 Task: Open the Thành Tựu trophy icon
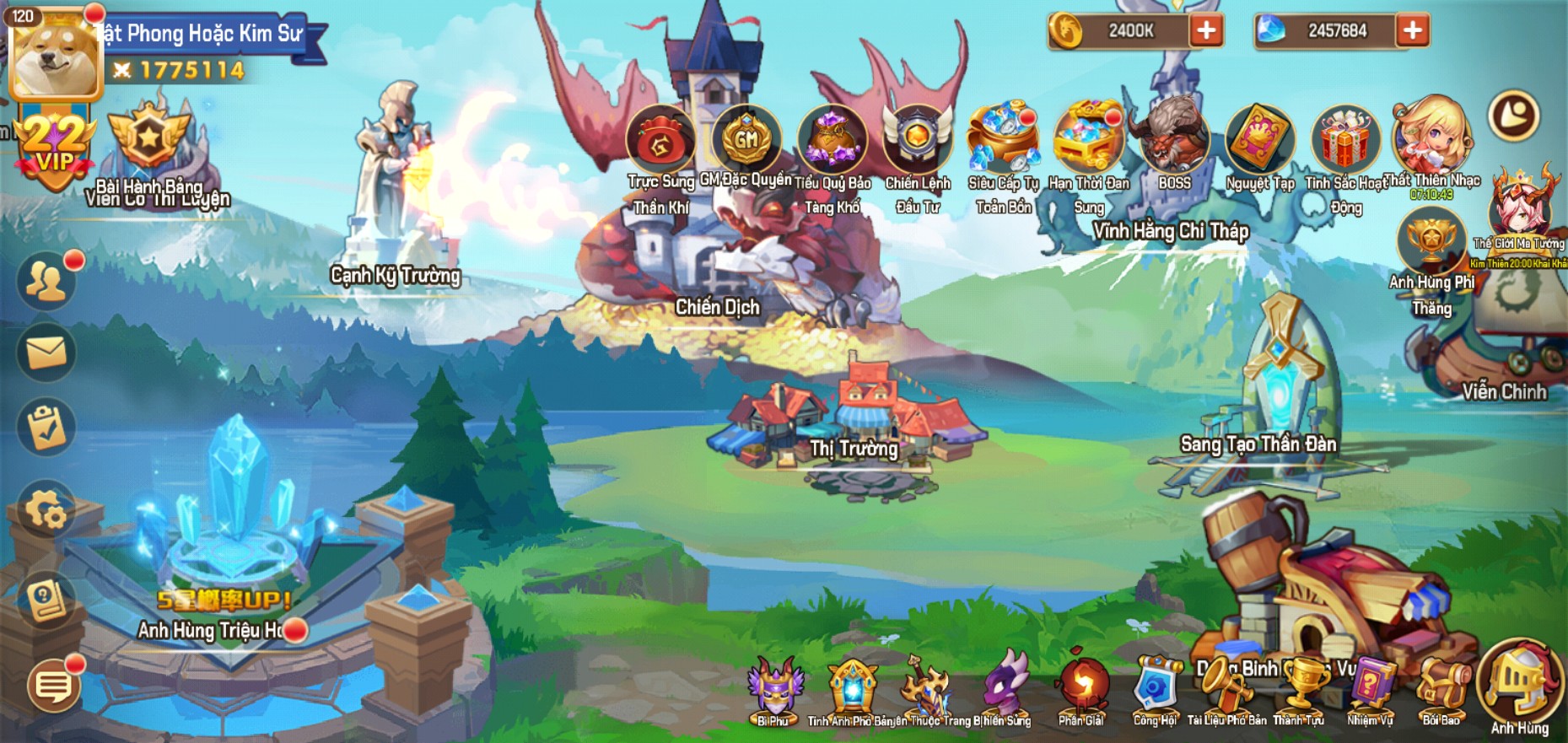coord(1300,689)
